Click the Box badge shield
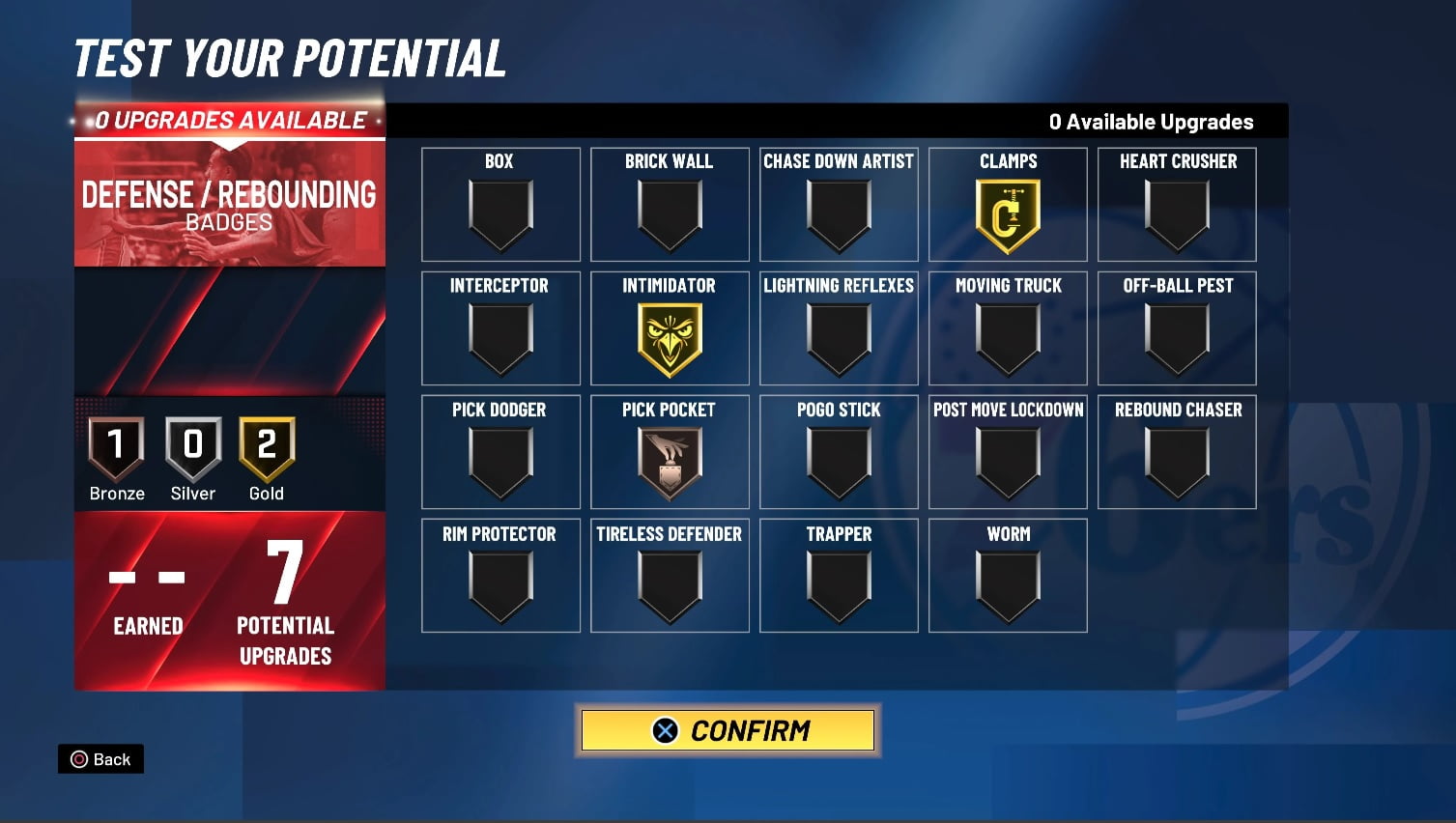Viewport: 1456px width, 823px height. click(x=500, y=214)
